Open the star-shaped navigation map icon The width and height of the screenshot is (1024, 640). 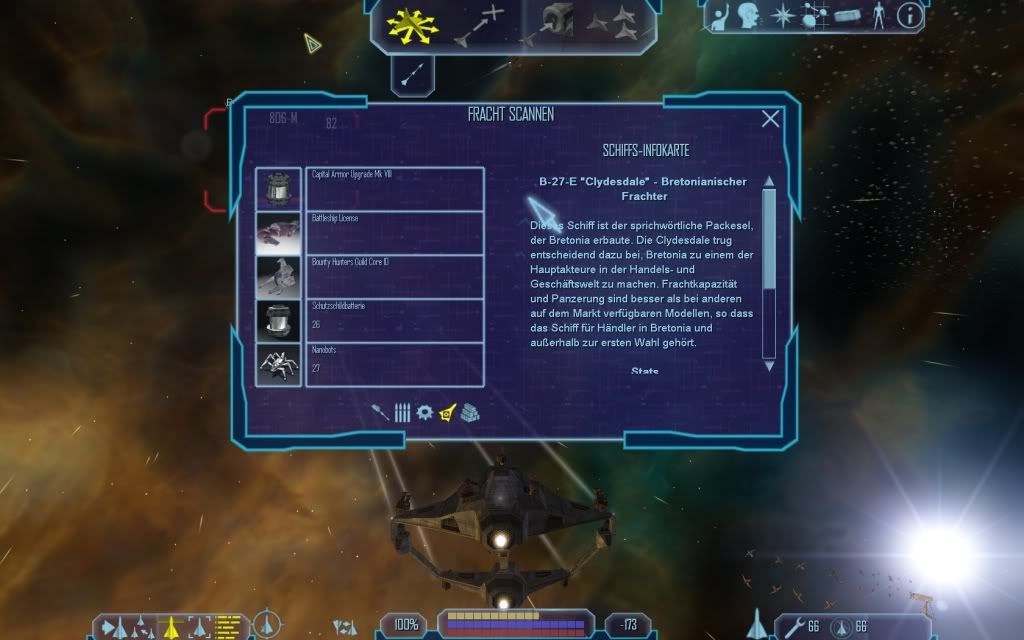pyautogui.click(x=783, y=15)
